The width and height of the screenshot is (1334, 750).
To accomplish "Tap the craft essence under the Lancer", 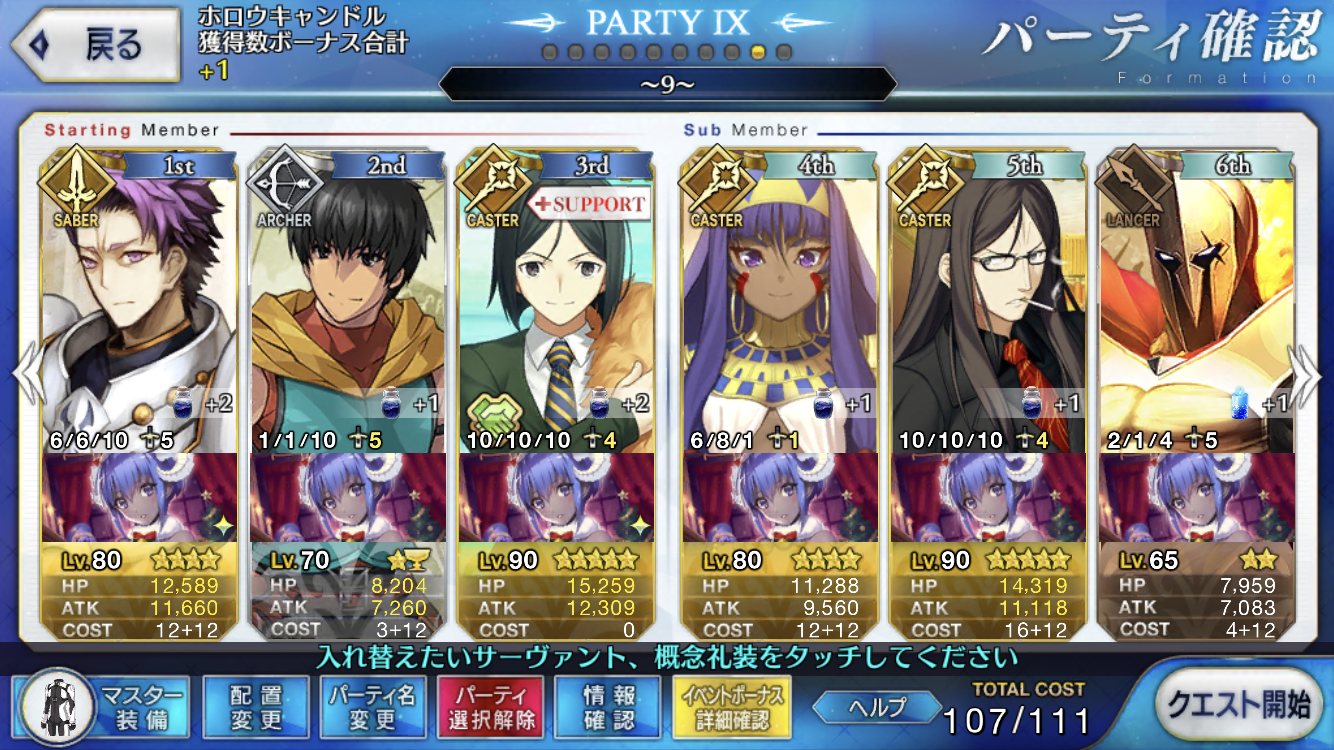I will [1196, 498].
